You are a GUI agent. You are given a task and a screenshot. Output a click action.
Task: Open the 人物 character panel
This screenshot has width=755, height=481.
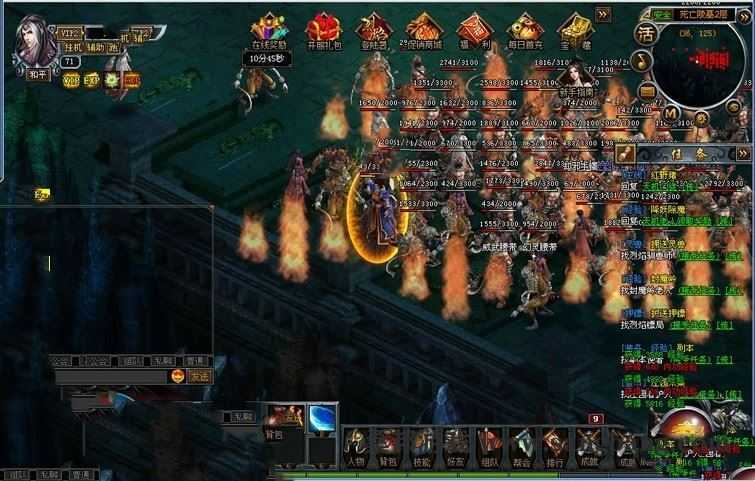pyautogui.click(x=355, y=443)
